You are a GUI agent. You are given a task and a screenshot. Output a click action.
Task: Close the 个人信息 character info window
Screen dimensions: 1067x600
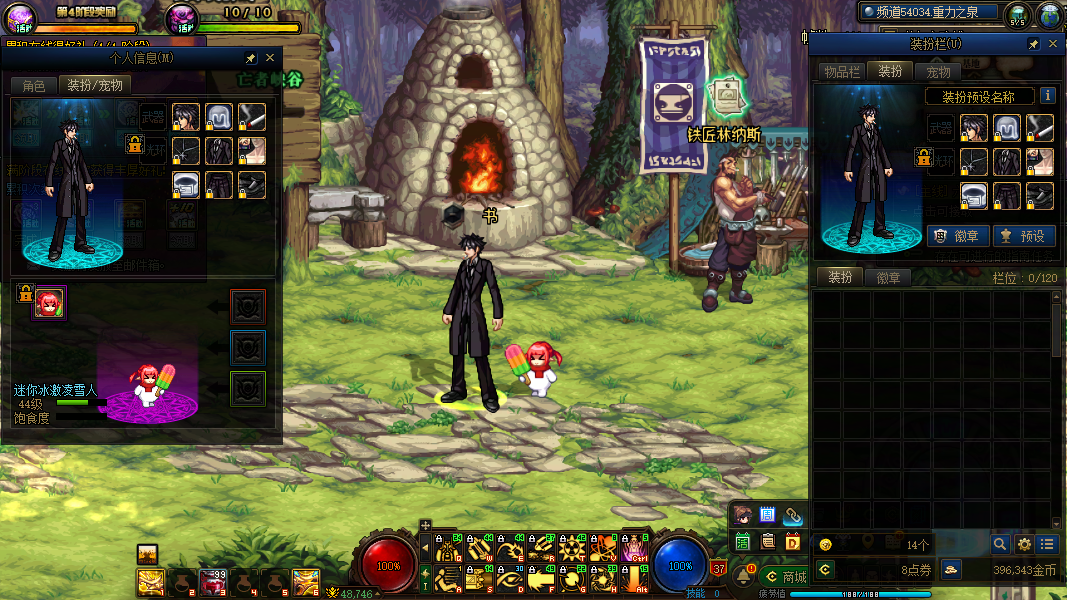pyautogui.click(x=270, y=59)
